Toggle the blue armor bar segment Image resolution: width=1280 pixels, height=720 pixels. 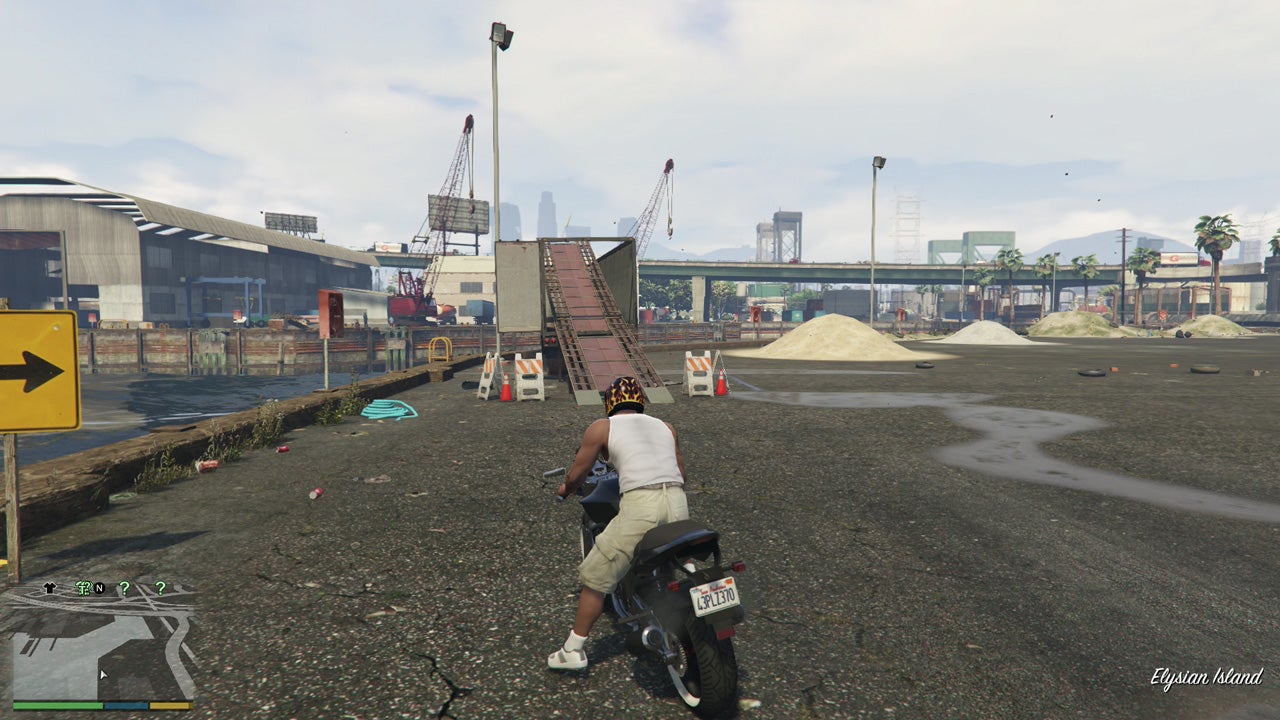(126, 705)
